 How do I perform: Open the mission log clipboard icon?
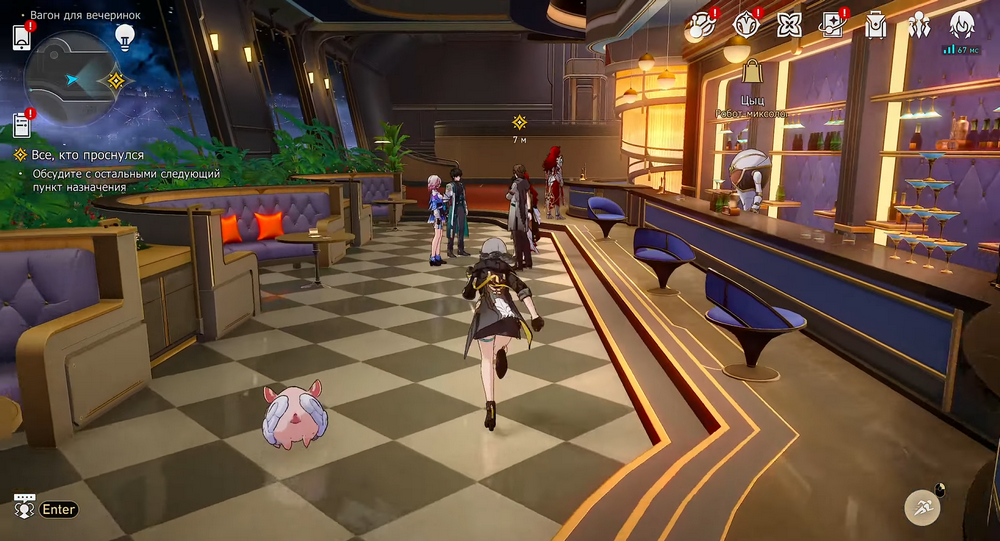(22, 124)
